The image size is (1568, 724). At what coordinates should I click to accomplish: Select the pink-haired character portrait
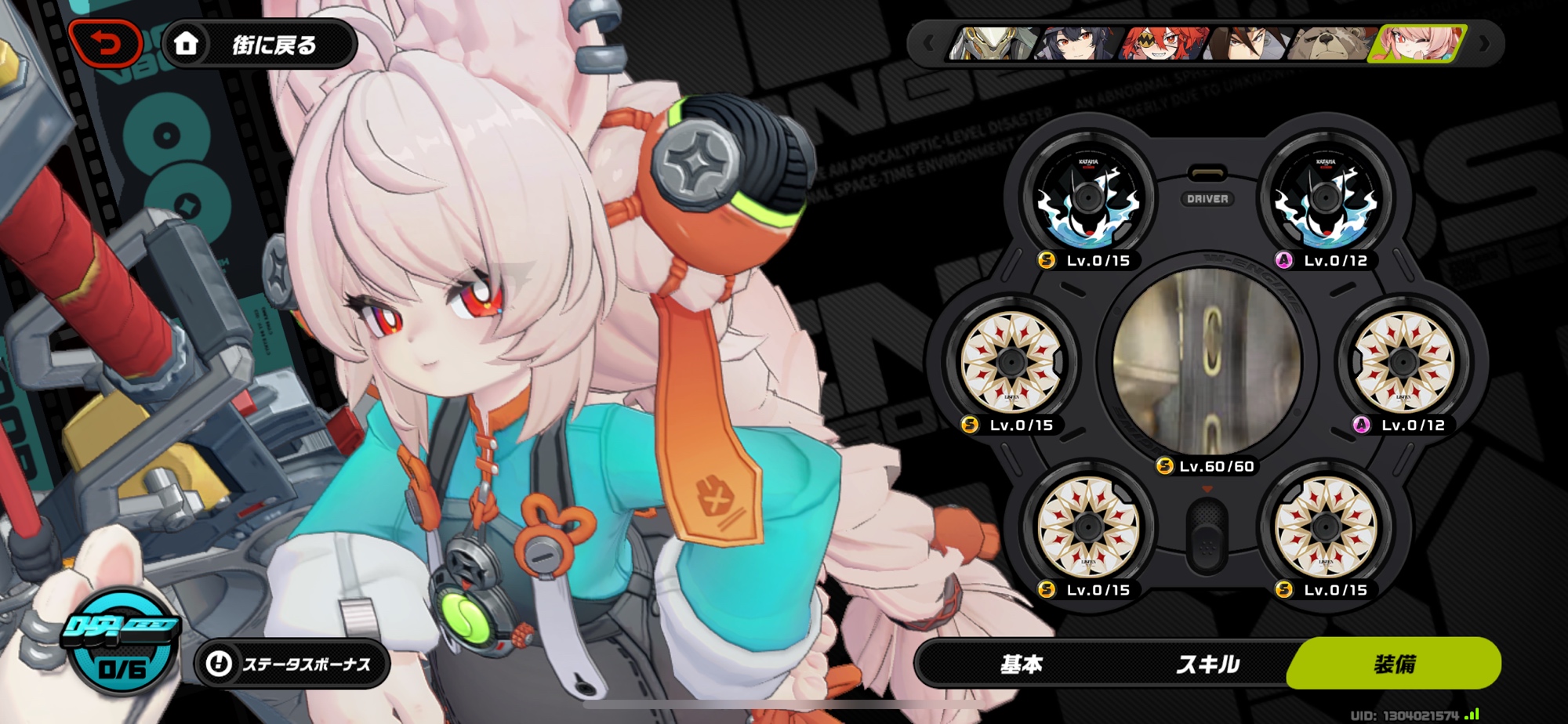click(1417, 44)
